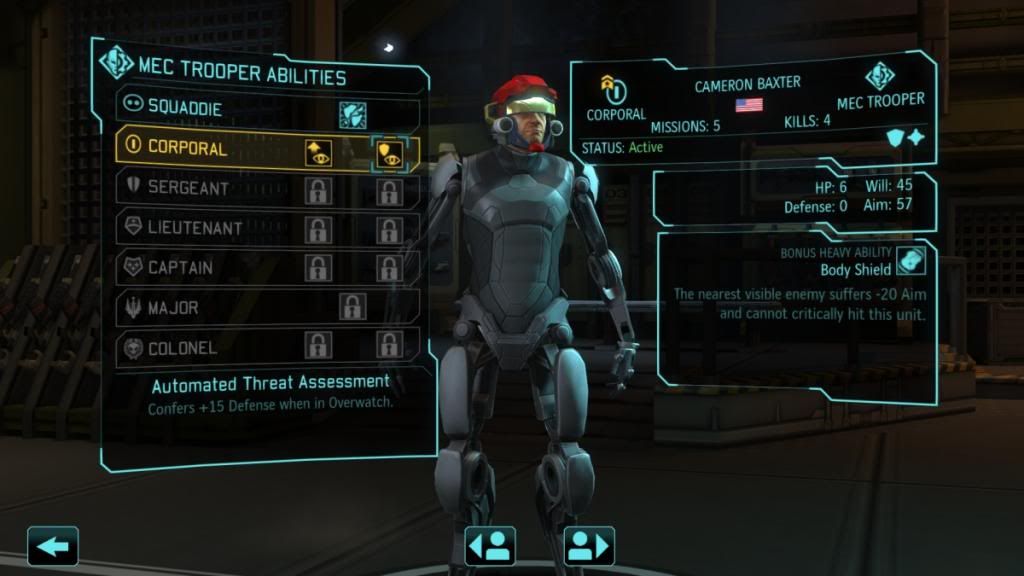This screenshot has width=1024, height=576.
Task: Switch to the next soldier
Action: coord(589,546)
